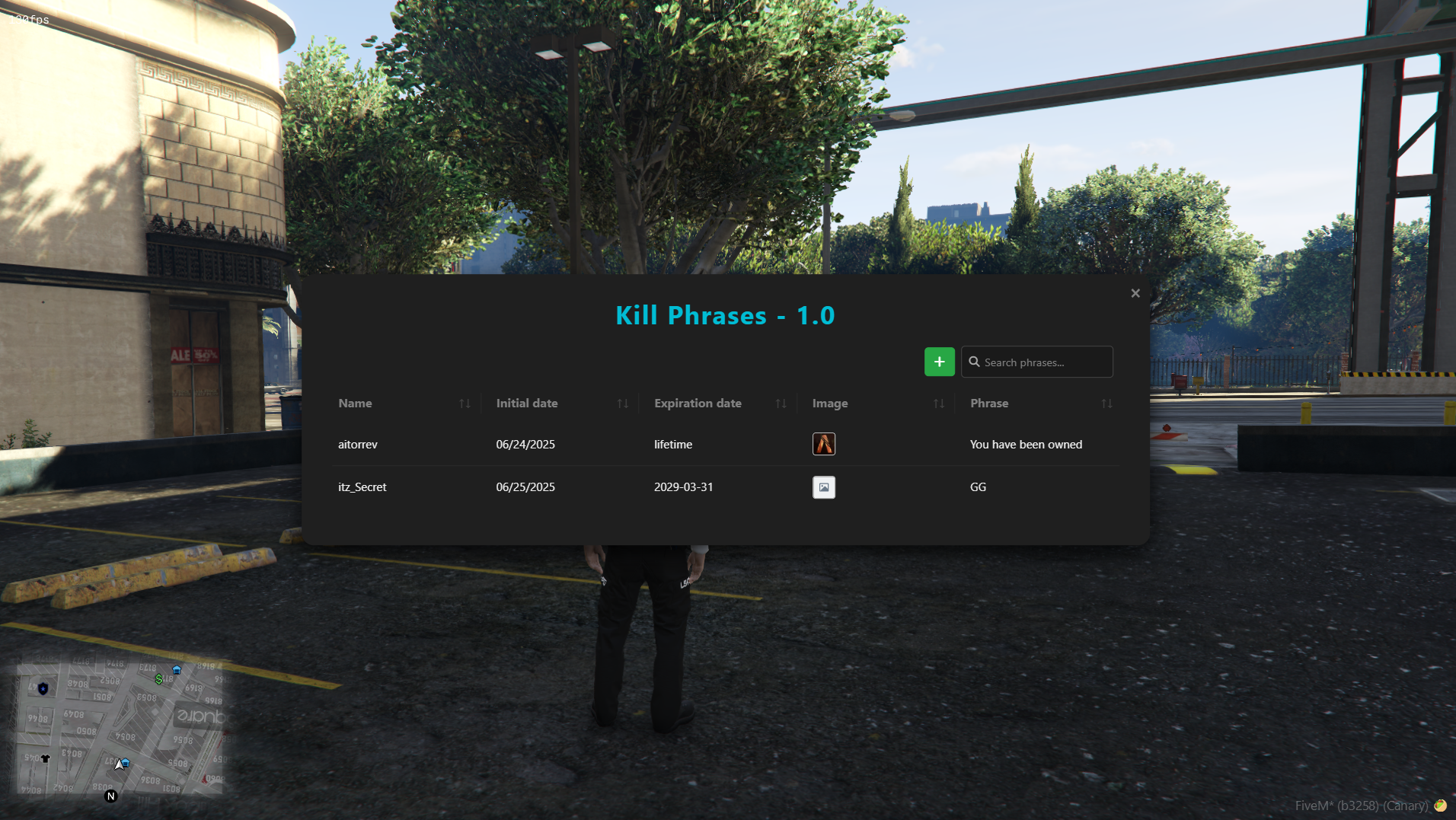Toggle sorting on the Image column arrows
The image size is (1456, 820).
click(x=939, y=404)
